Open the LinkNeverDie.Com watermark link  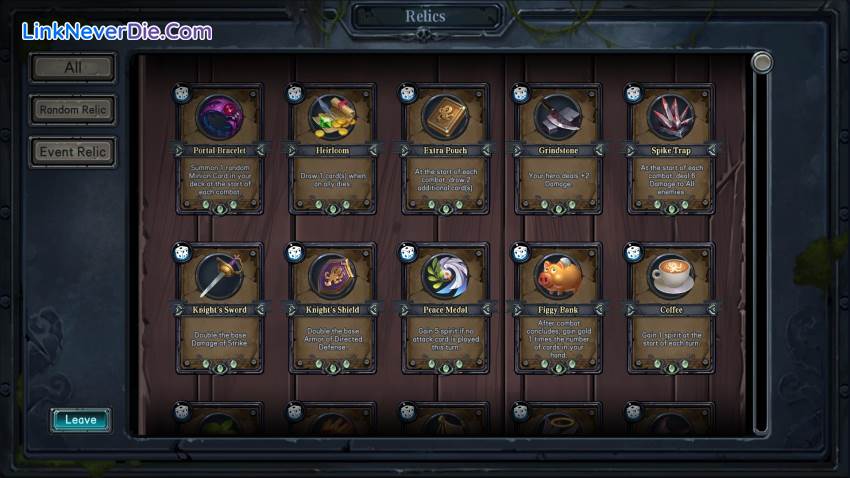(117, 31)
